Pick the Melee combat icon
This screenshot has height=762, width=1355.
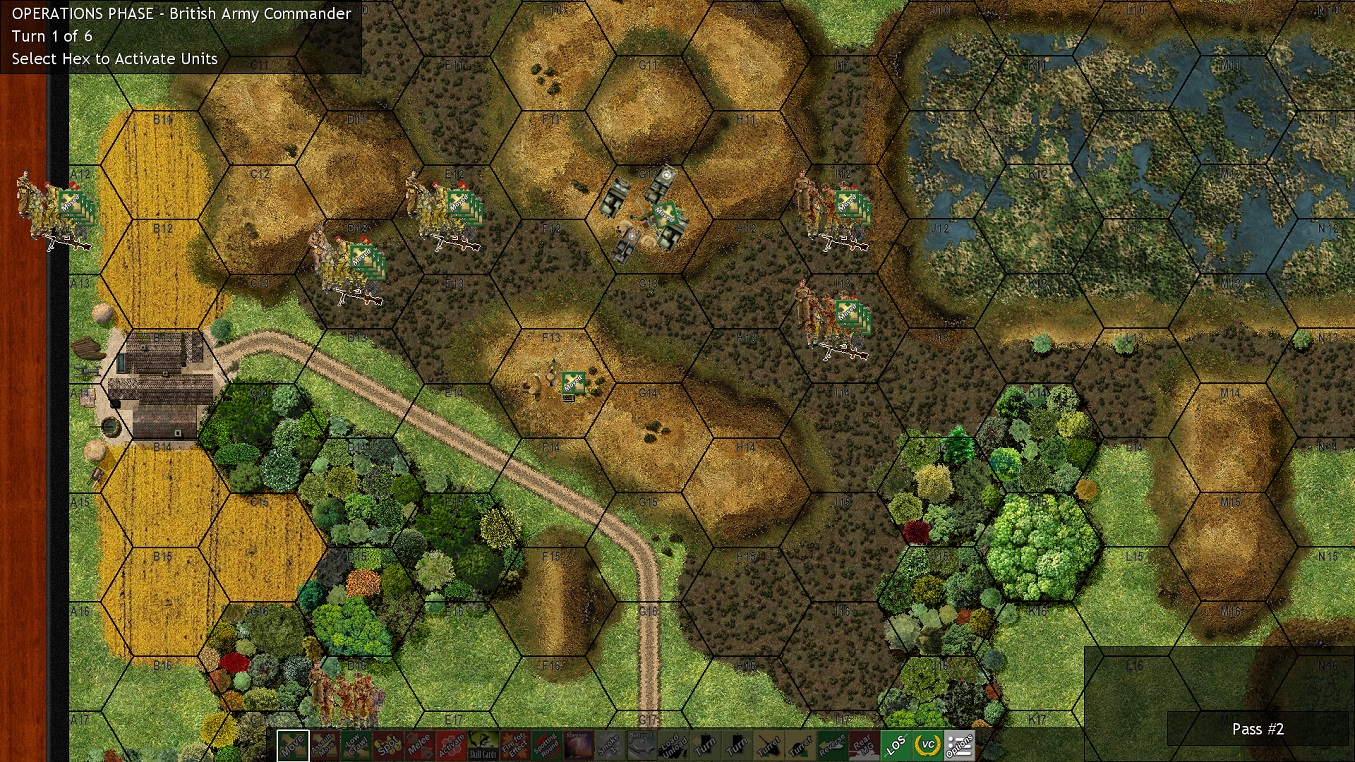pyautogui.click(x=420, y=745)
